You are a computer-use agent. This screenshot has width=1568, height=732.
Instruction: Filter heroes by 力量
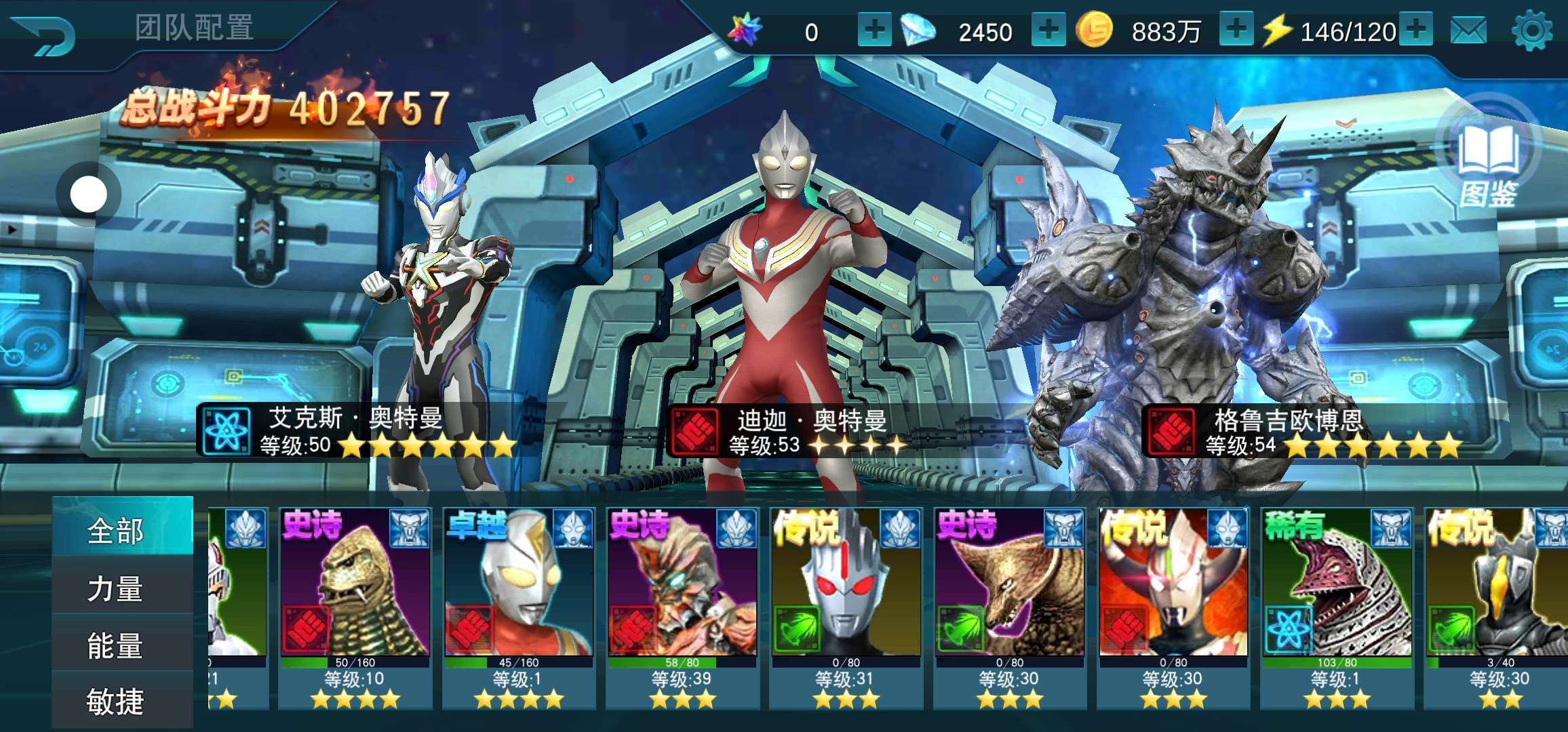coord(115,588)
